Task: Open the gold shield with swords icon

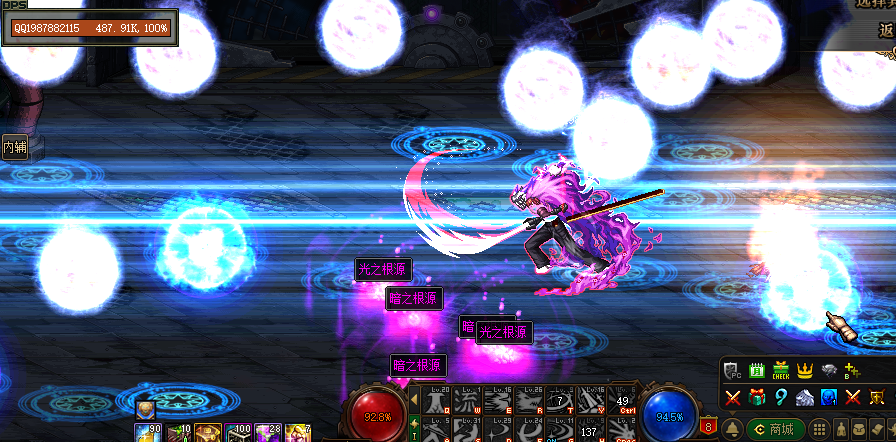Action: (877, 397)
